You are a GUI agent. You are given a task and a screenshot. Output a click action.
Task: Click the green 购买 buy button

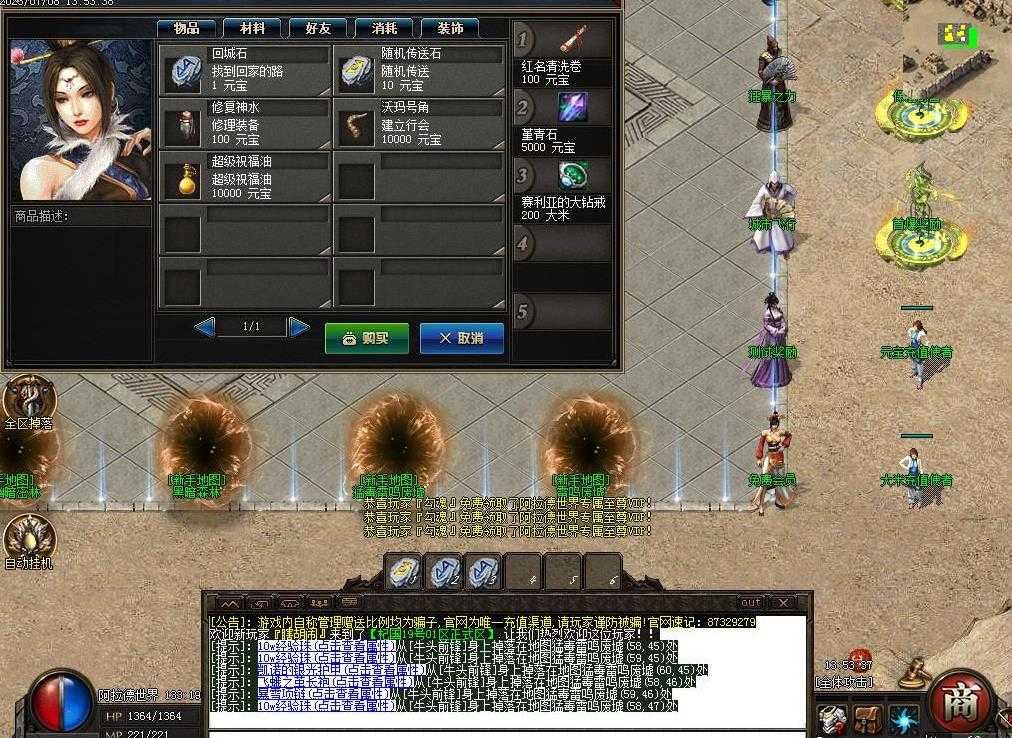366,338
